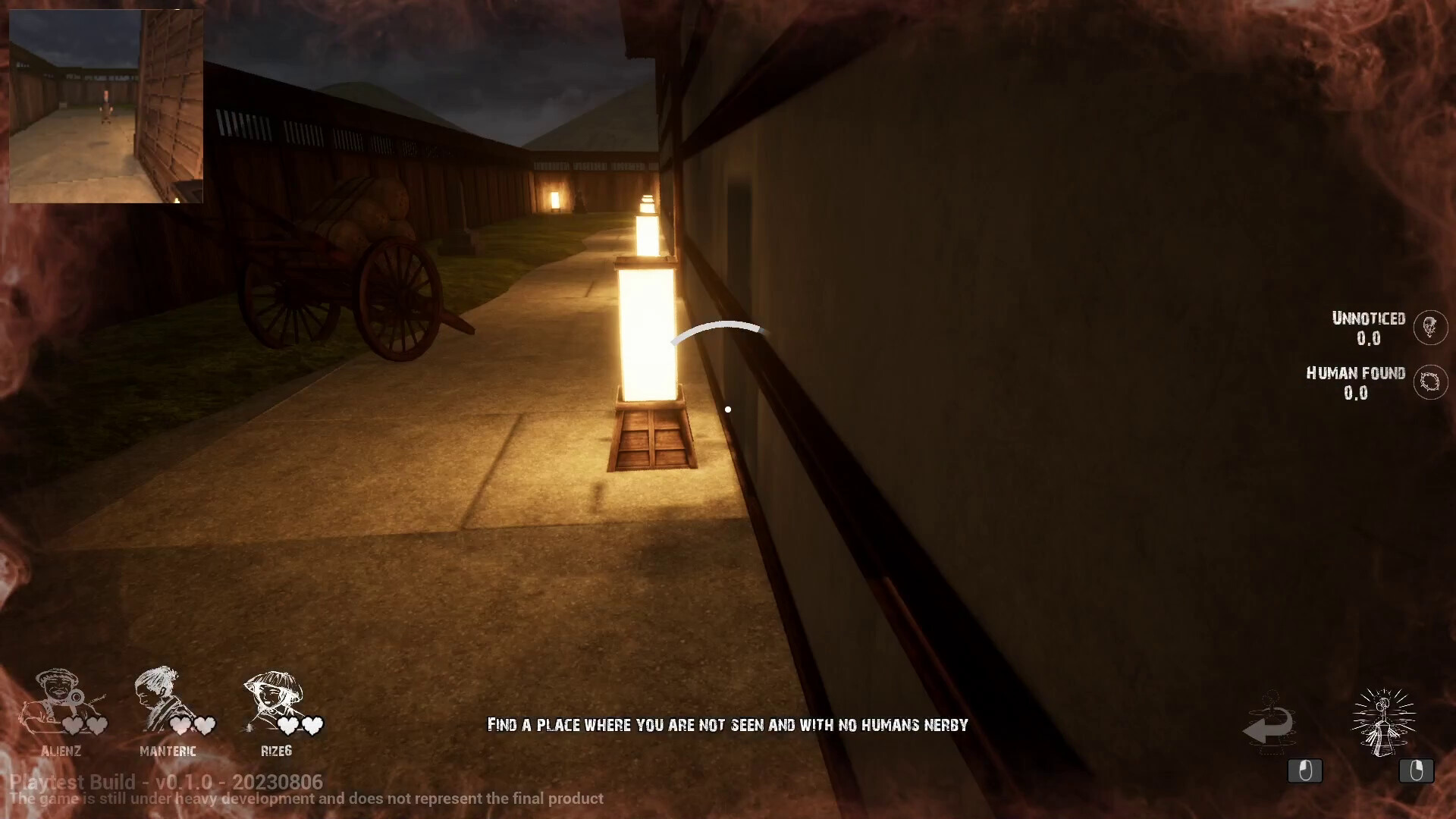Expand the minimap in the top-left corner
The height and width of the screenshot is (819, 1456).
106,106
